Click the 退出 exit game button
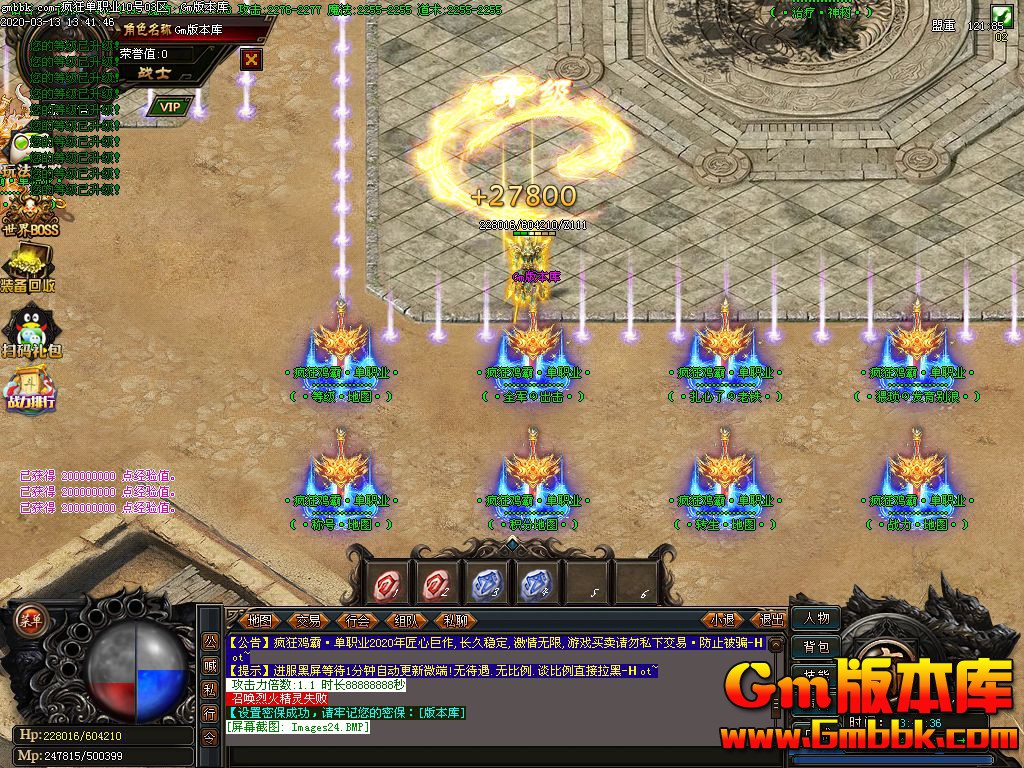The width and height of the screenshot is (1024, 768). 772,620
